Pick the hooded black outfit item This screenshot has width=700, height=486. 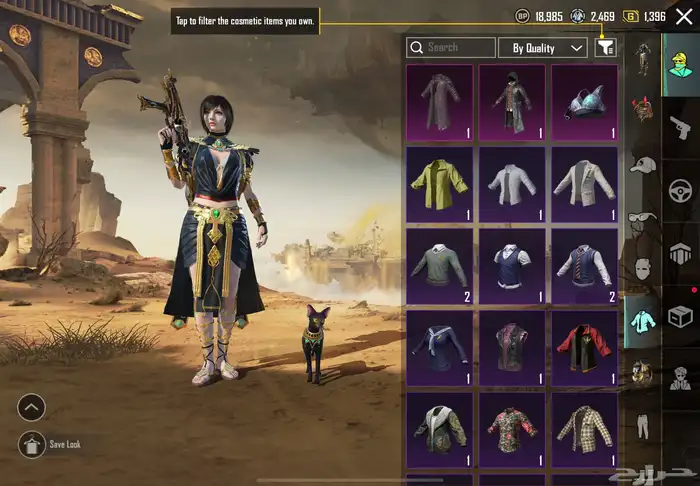[512, 102]
